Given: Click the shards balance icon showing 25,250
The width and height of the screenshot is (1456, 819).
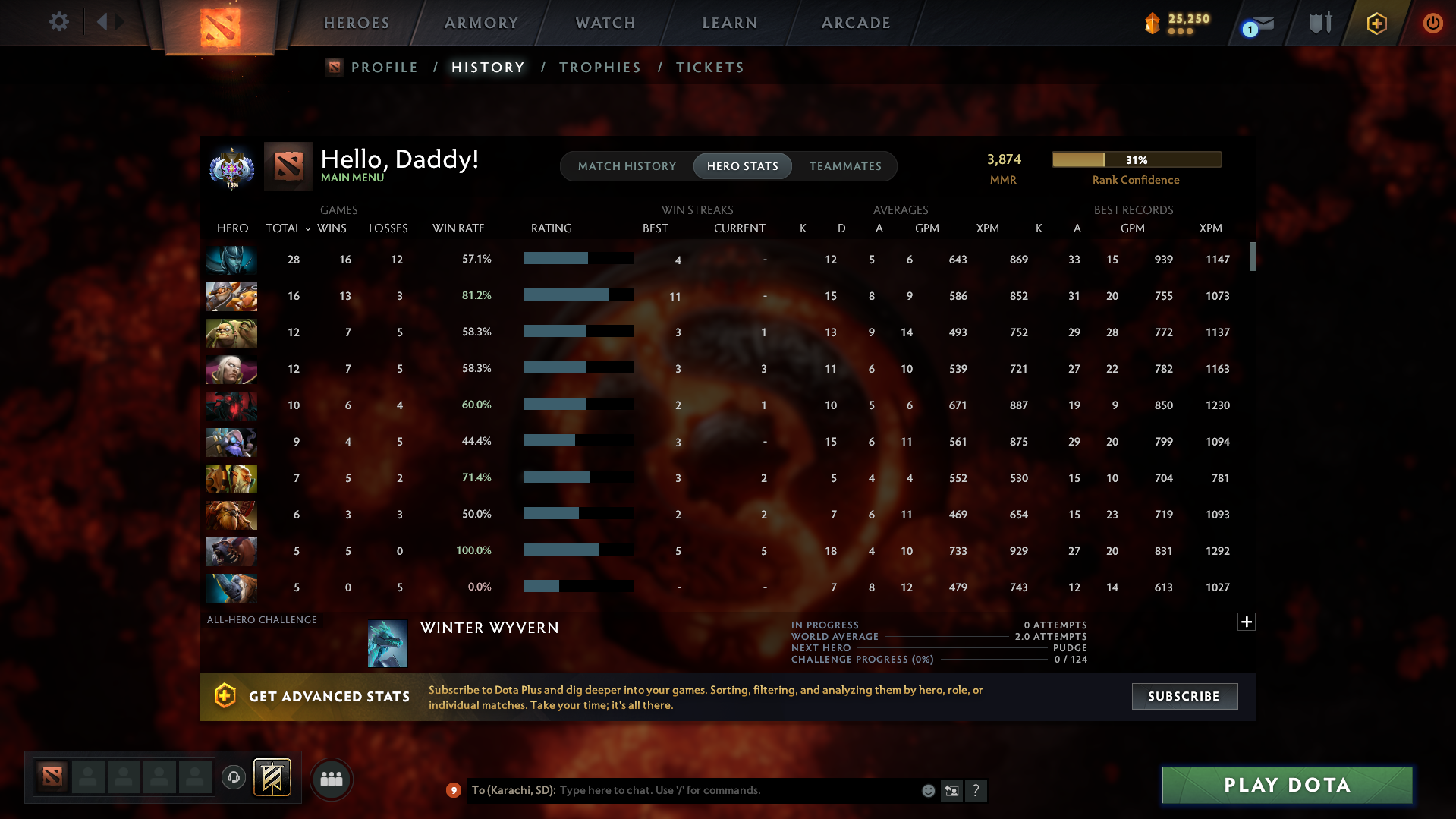Looking at the screenshot, I should pyautogui.click(x=1153, y=24).
